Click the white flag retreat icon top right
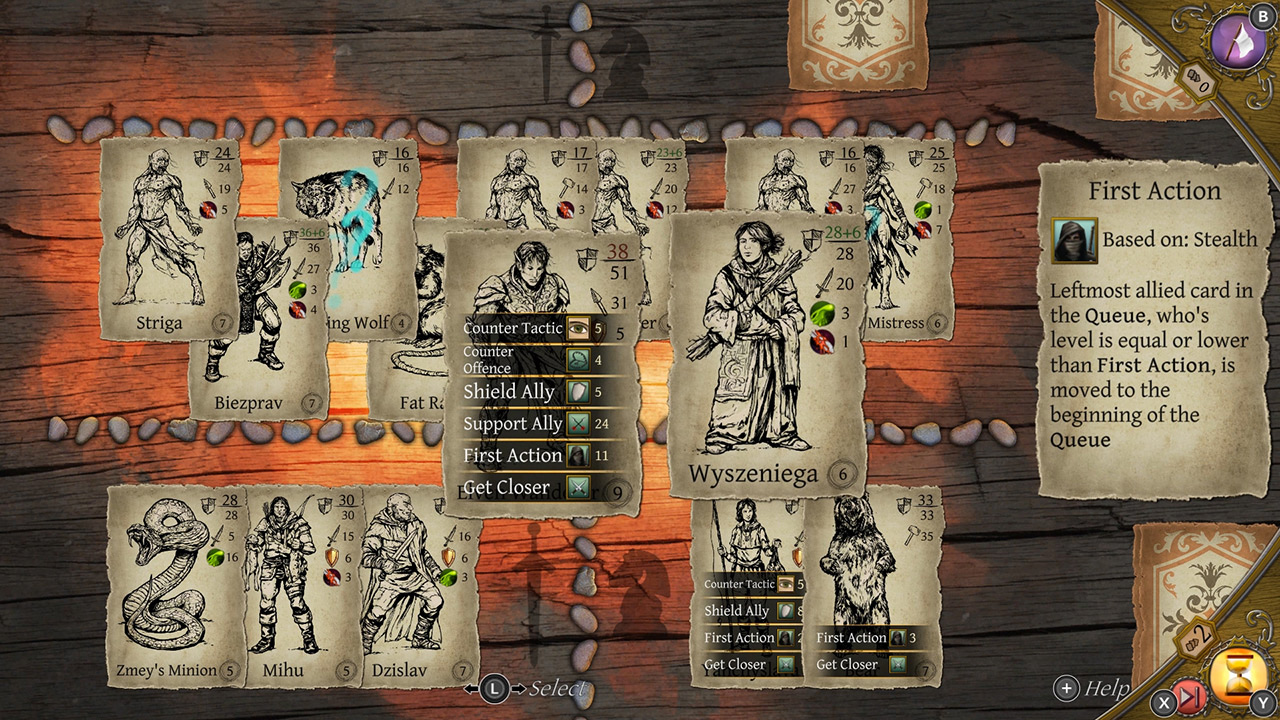1280x720 pixels. point(1238,40)
